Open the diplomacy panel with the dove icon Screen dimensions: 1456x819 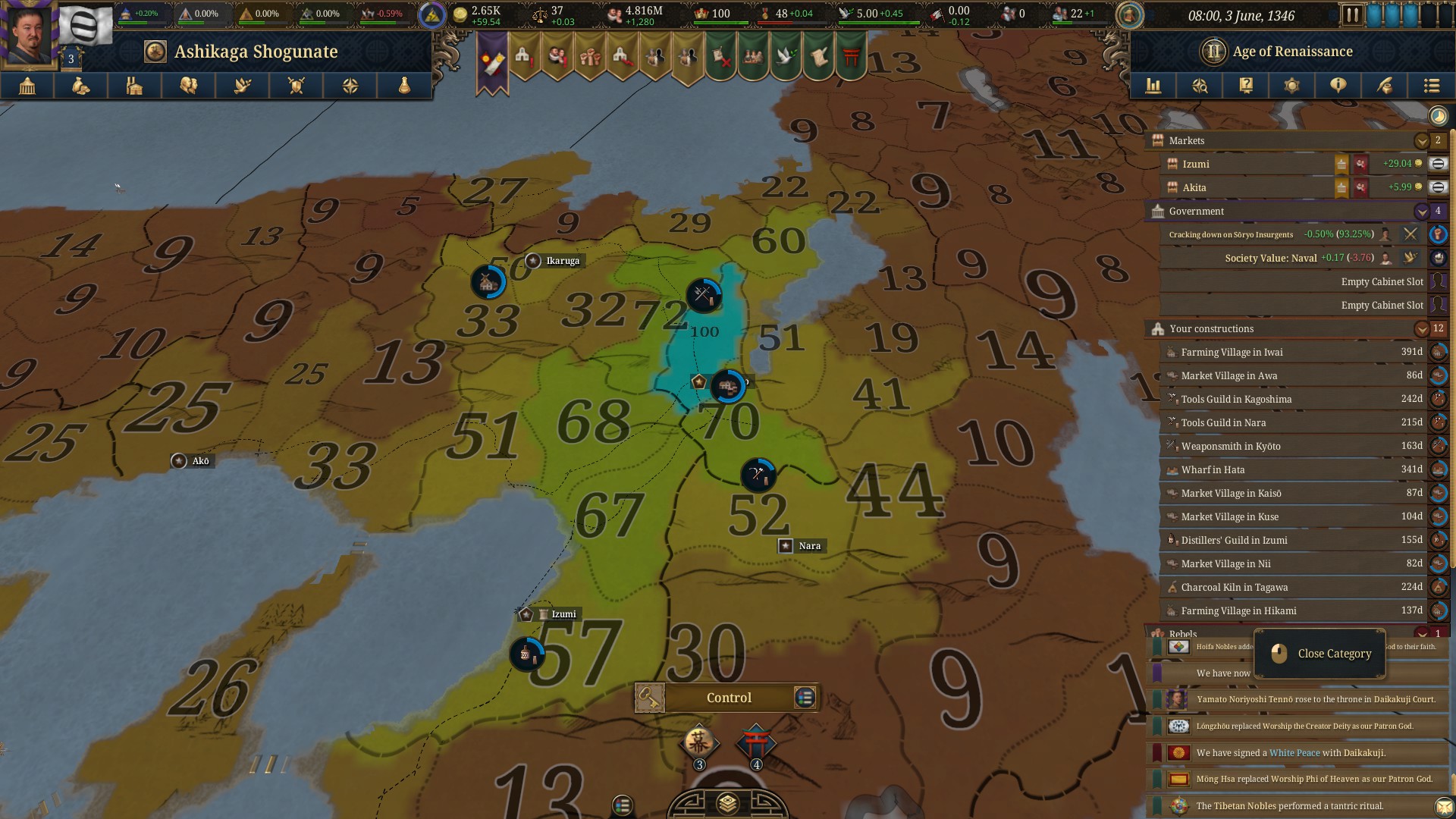[x=243, y=86]
